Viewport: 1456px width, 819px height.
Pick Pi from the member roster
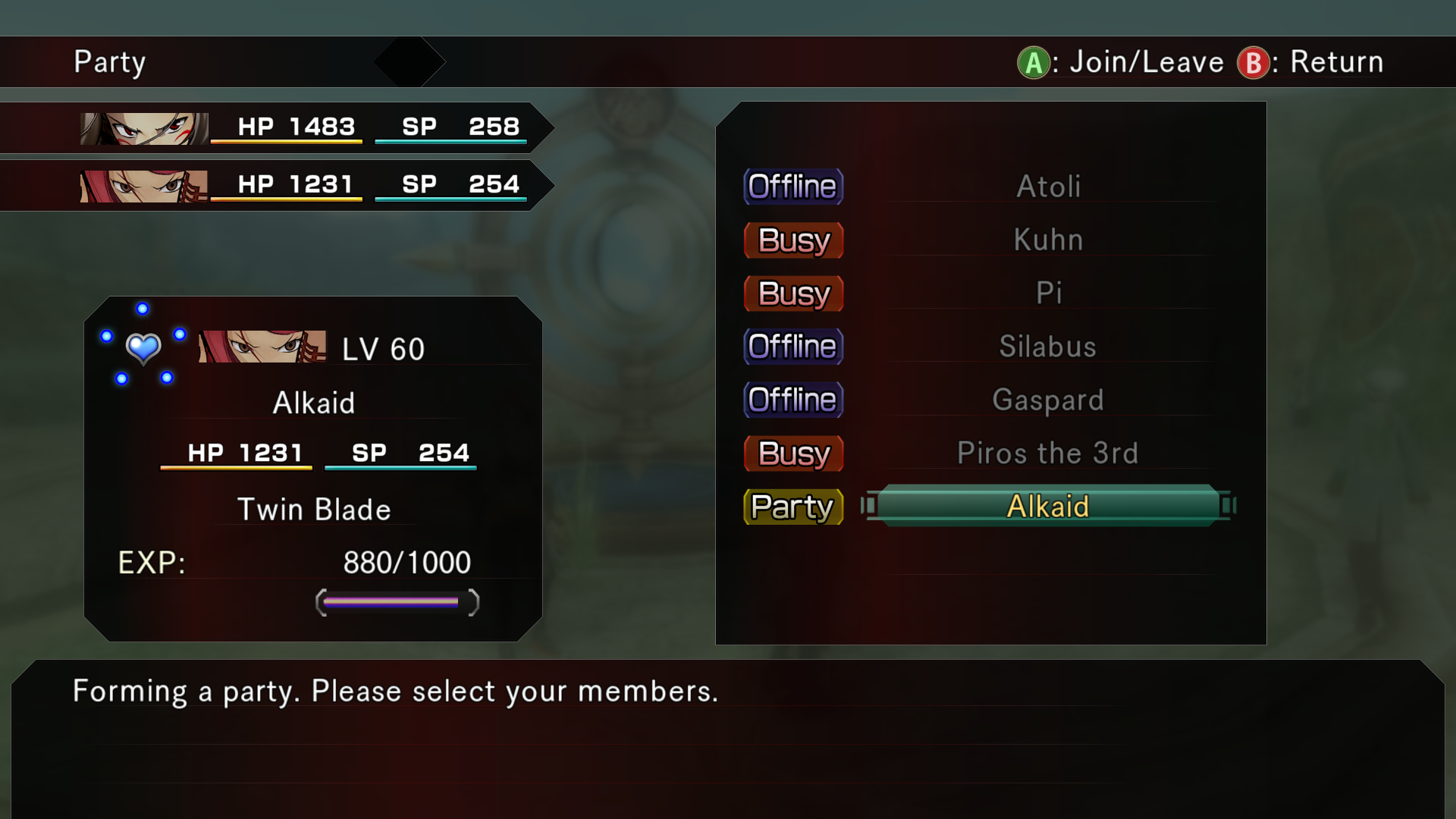click(x=1048, y=293)
